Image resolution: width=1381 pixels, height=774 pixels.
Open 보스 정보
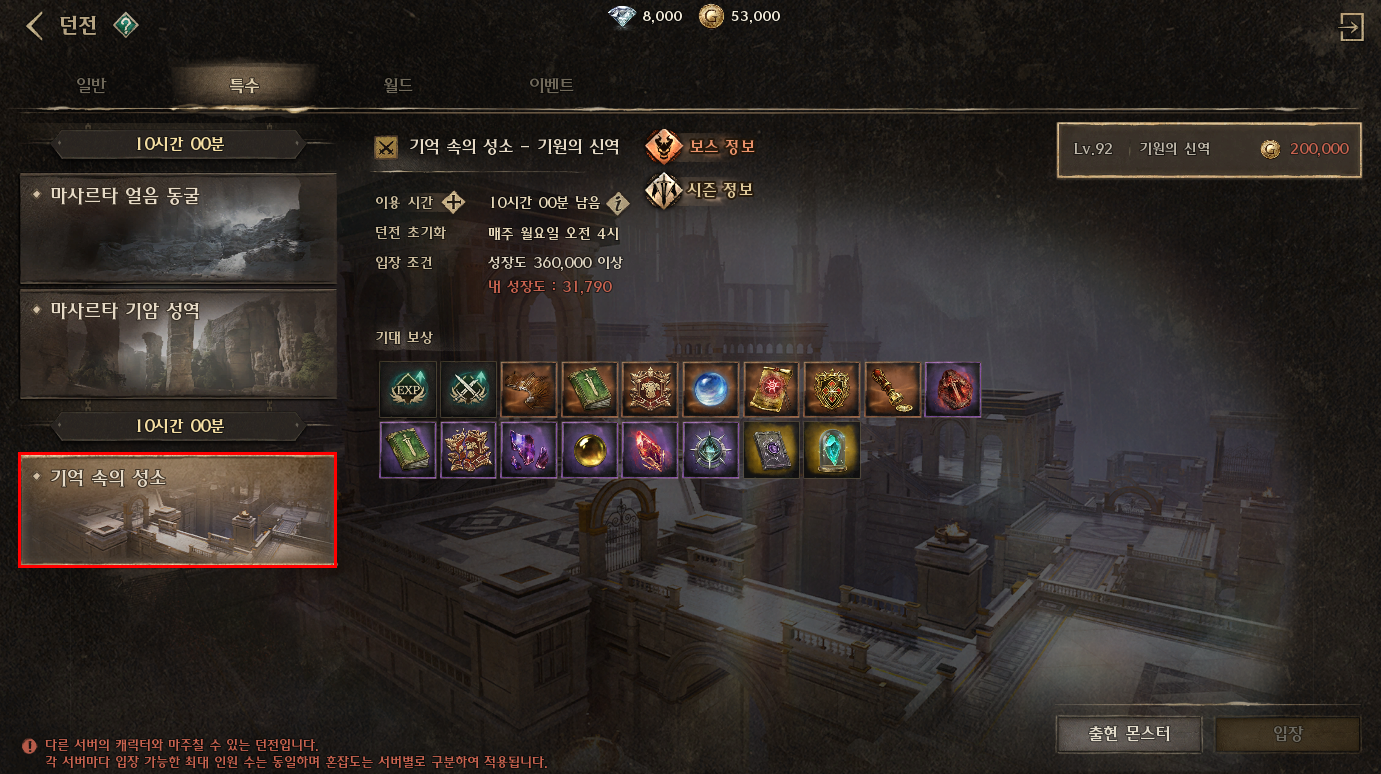pyautogui.click(x=700, y=147)
